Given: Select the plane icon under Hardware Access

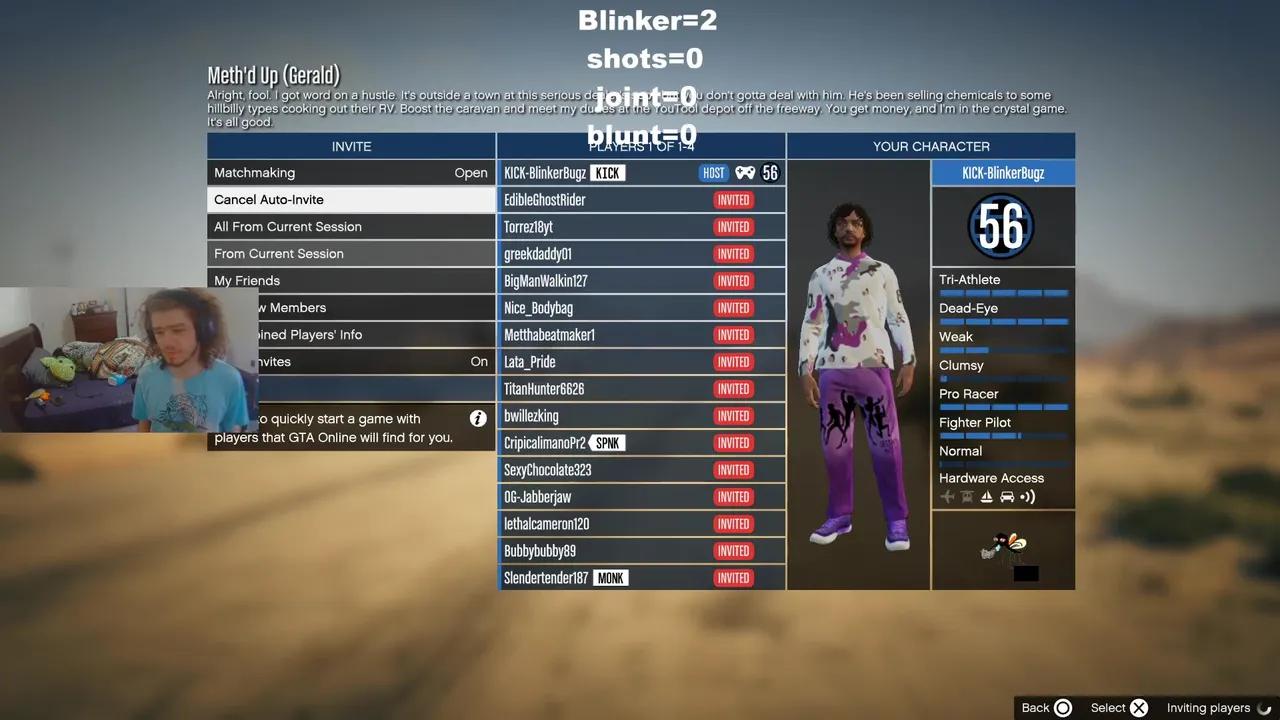Looking at the screenshot, I should tap(947, 497).
